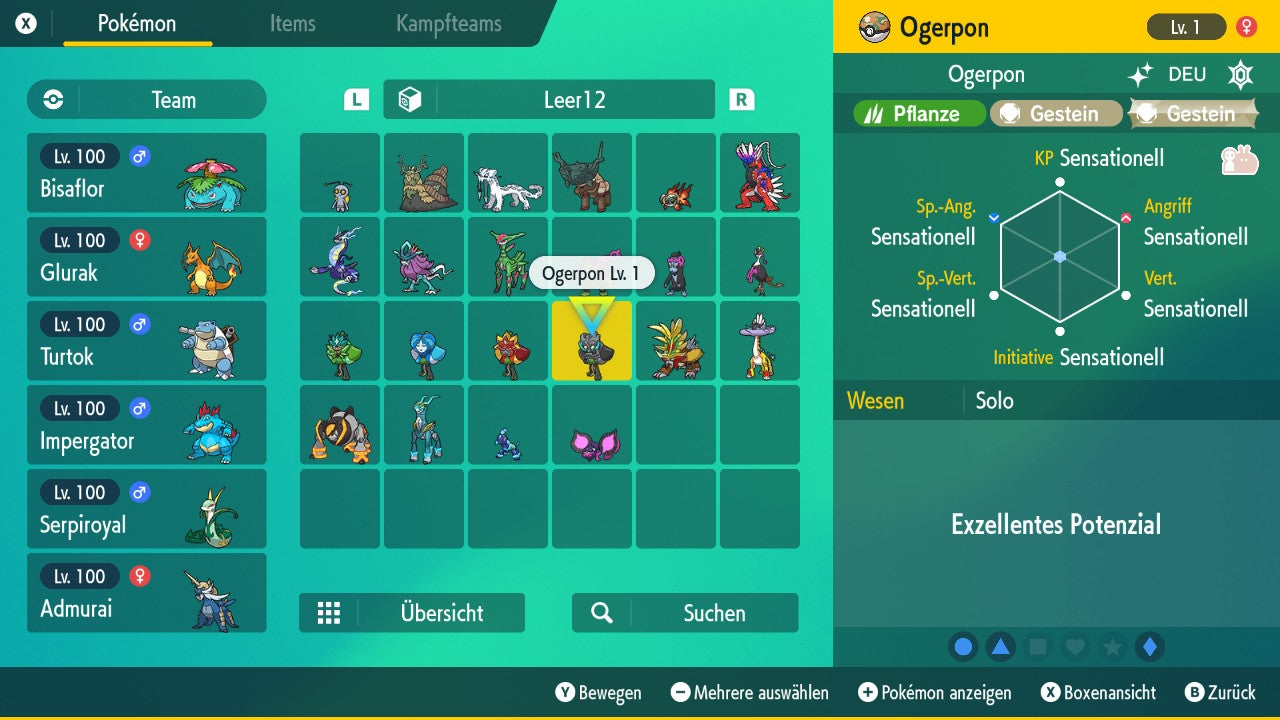Toggle the triangle marking for Ogerpon
This screenshot has height=720, width=1280.
click(x=1000, y=647)
